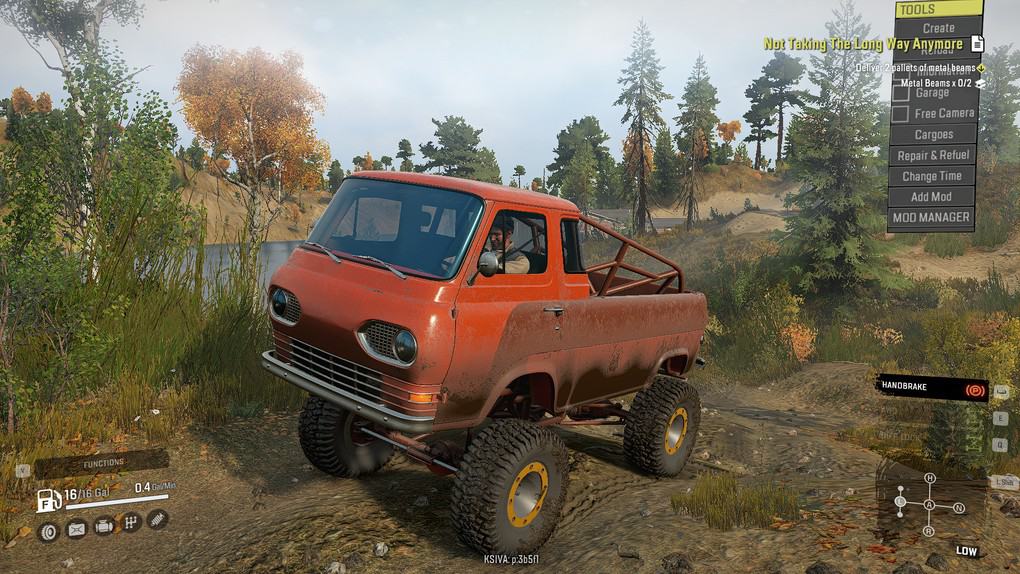Click the engine status icon

click(103, 526)
